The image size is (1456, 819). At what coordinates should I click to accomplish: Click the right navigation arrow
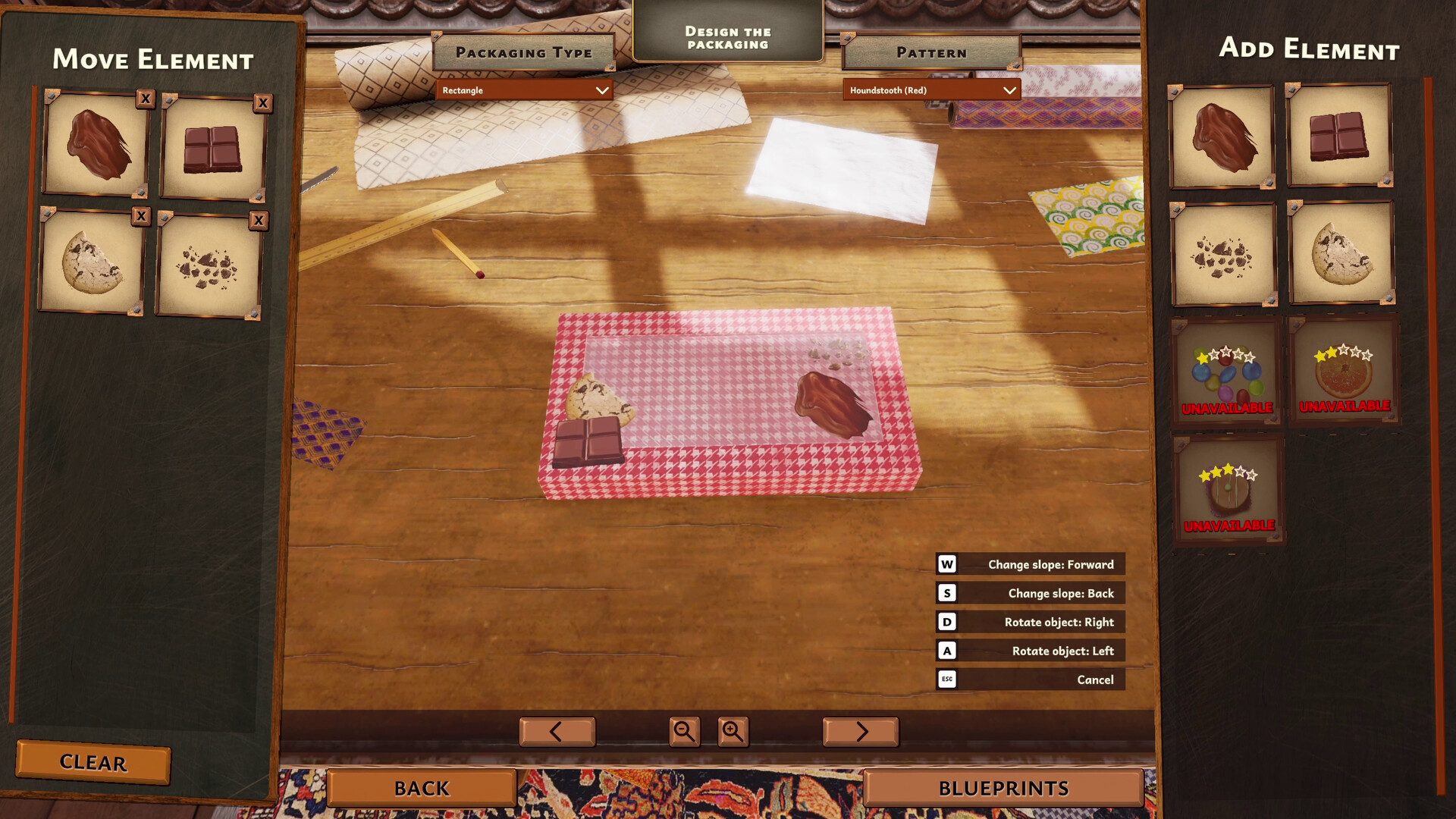coord(859,731)
